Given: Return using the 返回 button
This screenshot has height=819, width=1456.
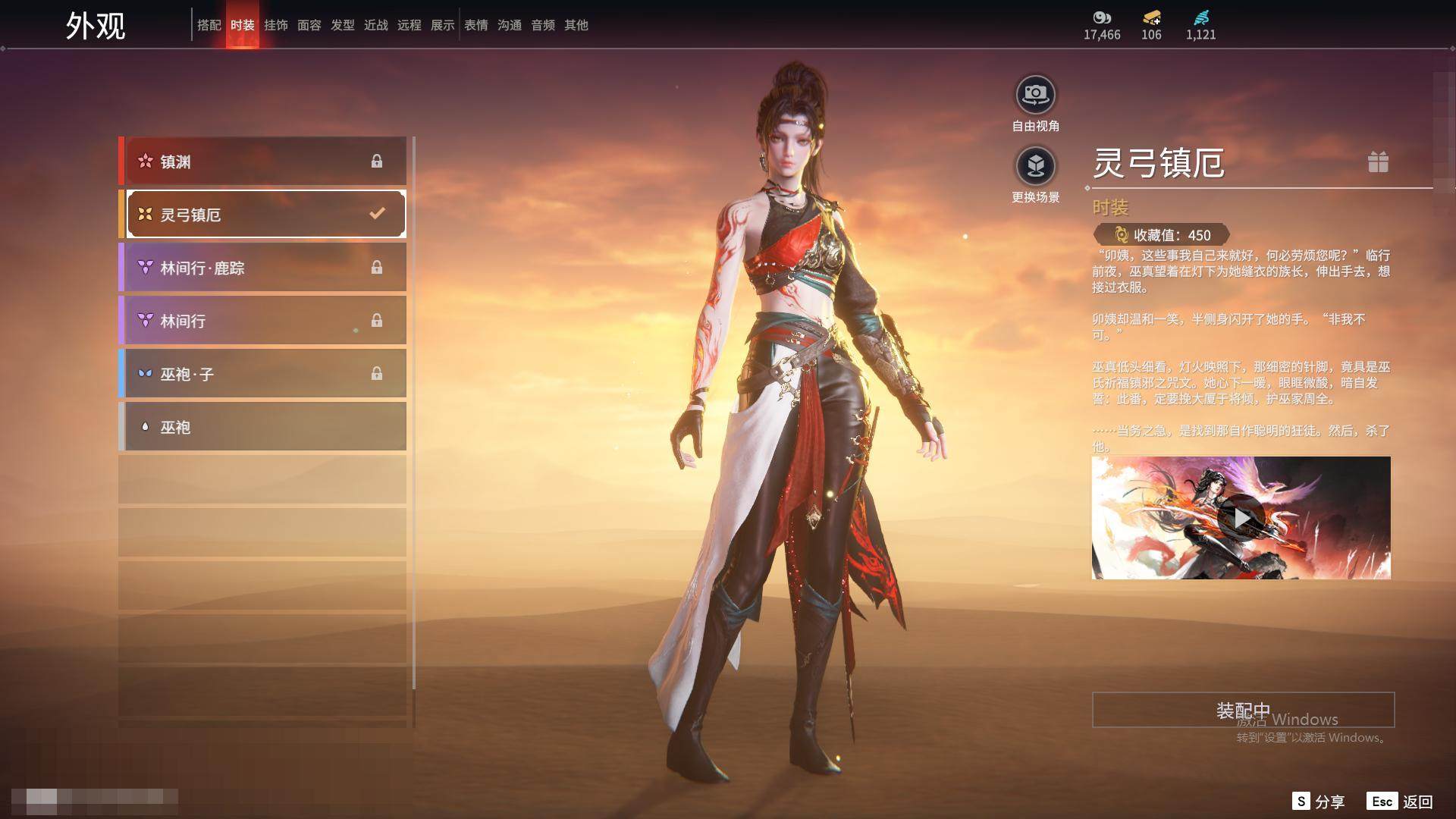Looking at the screenshot, I should pyautogui.click(x=1400, y=802).
